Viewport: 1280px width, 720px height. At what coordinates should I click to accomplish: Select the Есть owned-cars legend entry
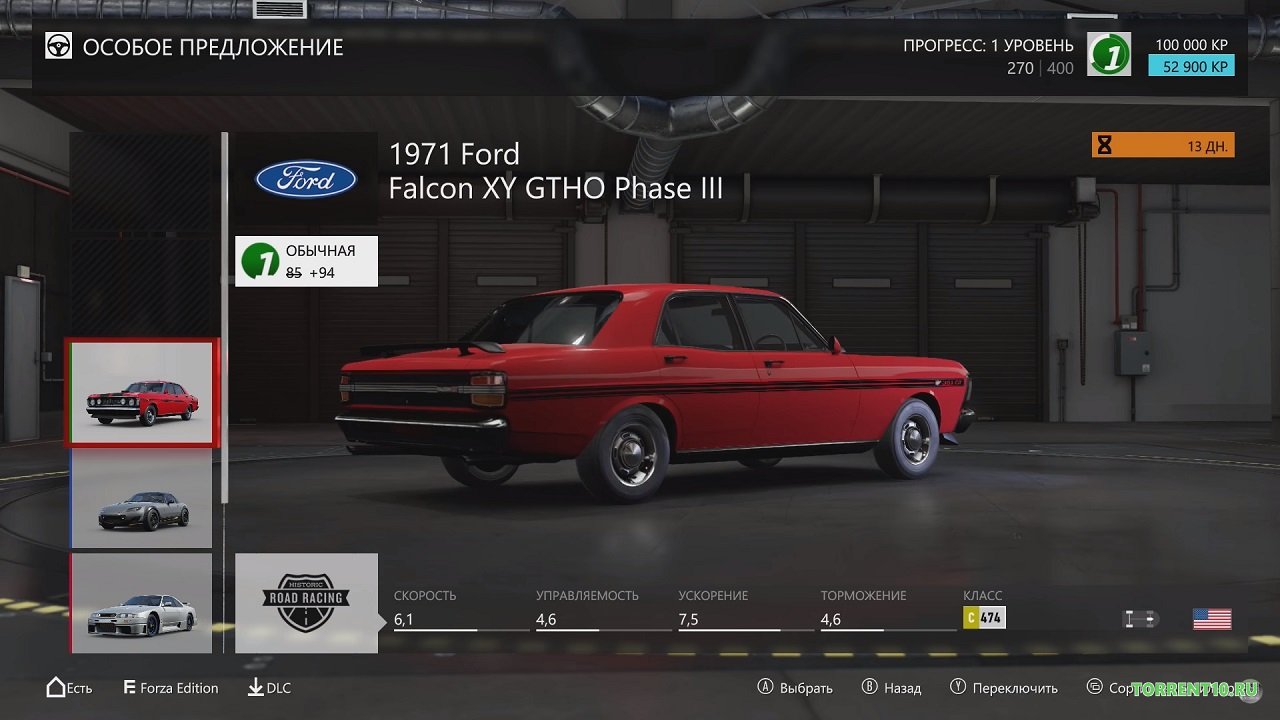69,688
